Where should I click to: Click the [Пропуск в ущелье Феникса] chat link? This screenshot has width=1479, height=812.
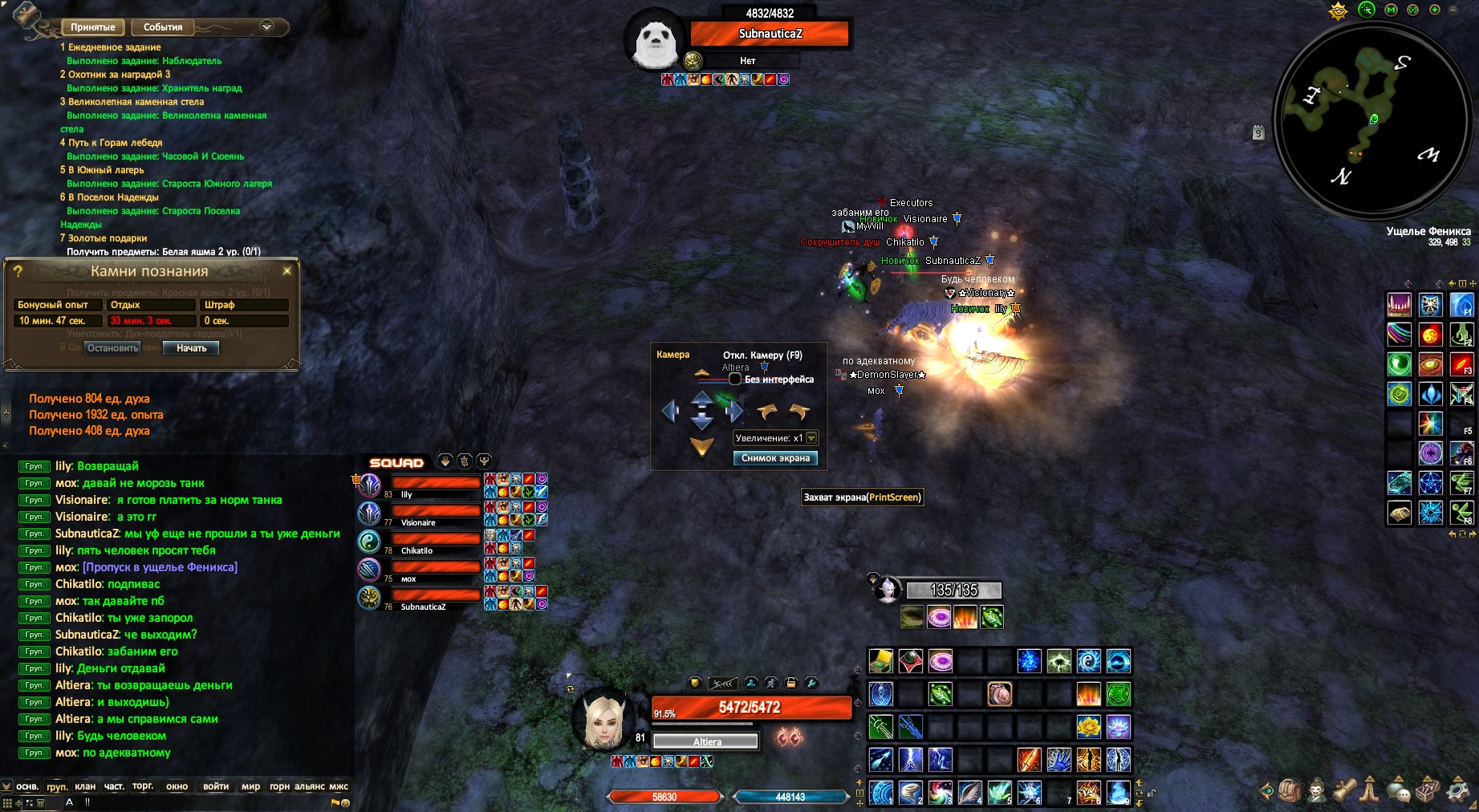tap(160, 567)
